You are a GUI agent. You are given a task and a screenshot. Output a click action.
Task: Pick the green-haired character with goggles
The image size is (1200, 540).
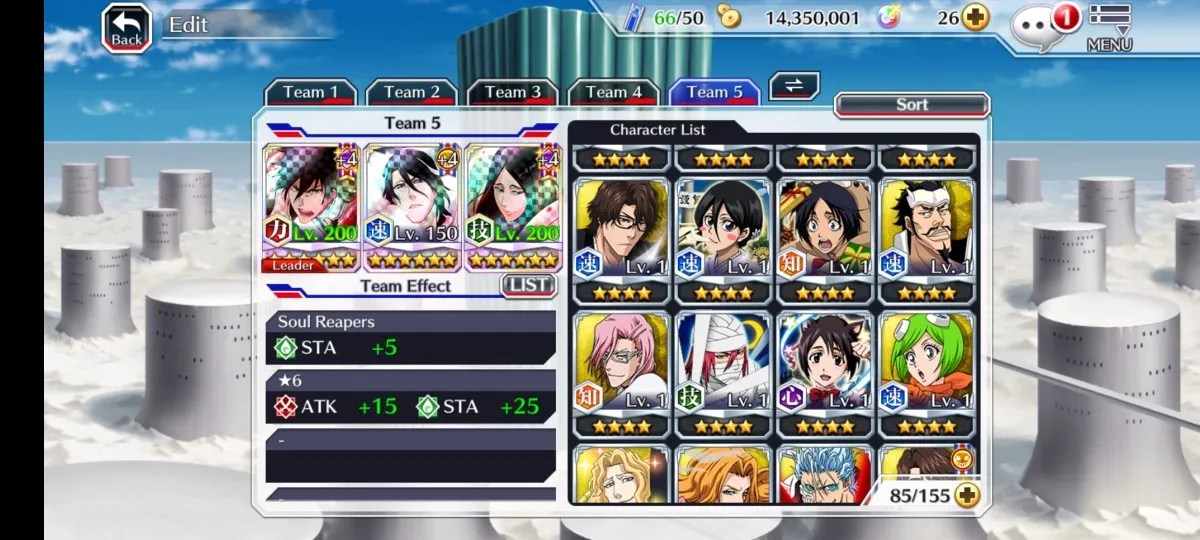(x=926, y=364)
